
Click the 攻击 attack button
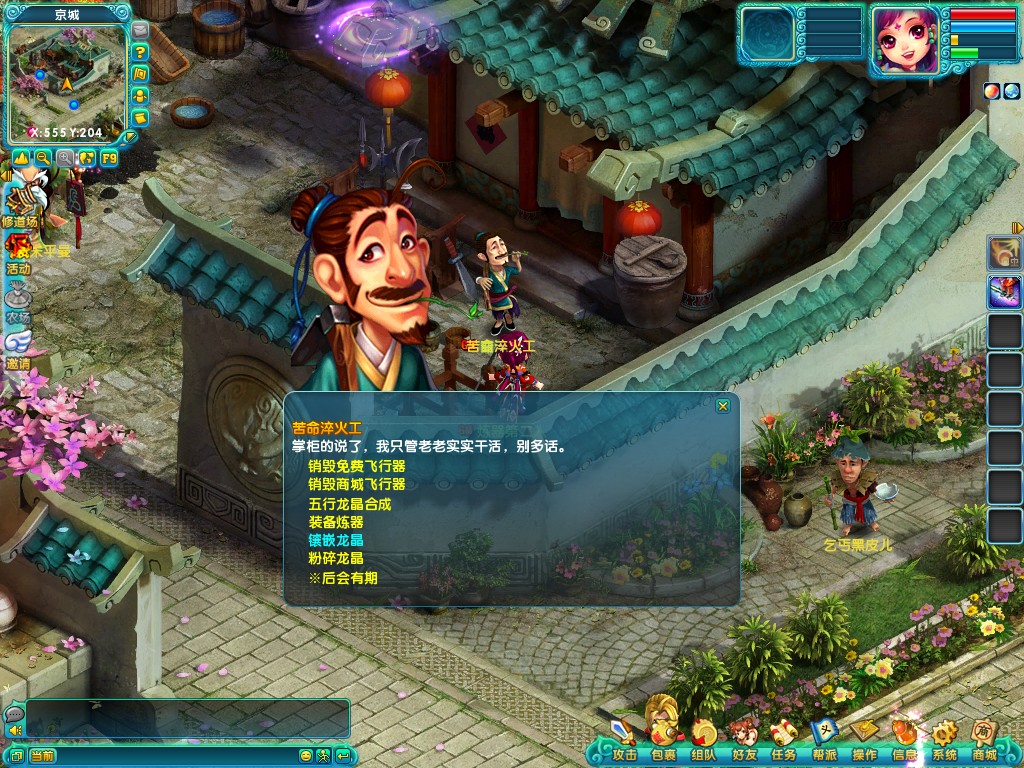[x=624, y=740]
